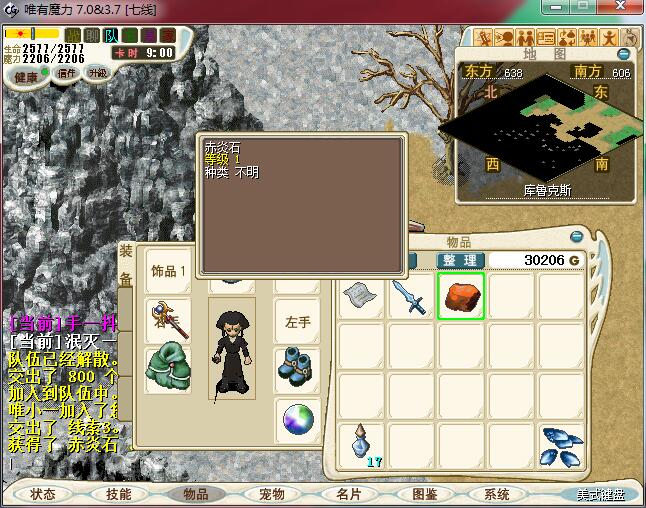Collapse the 地图 minimap panel
This screenshot has width=646, height=508.
pos(625,54)
